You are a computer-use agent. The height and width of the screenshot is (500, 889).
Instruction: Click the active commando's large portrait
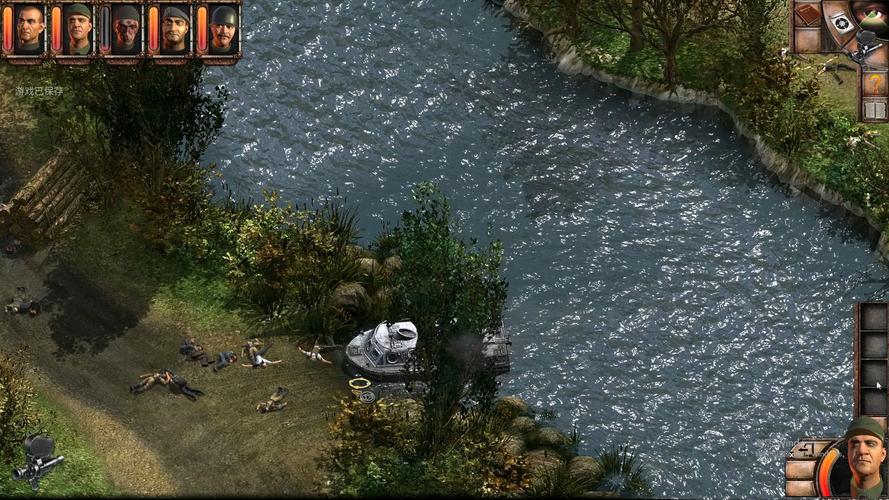click(x=863, y=461)
